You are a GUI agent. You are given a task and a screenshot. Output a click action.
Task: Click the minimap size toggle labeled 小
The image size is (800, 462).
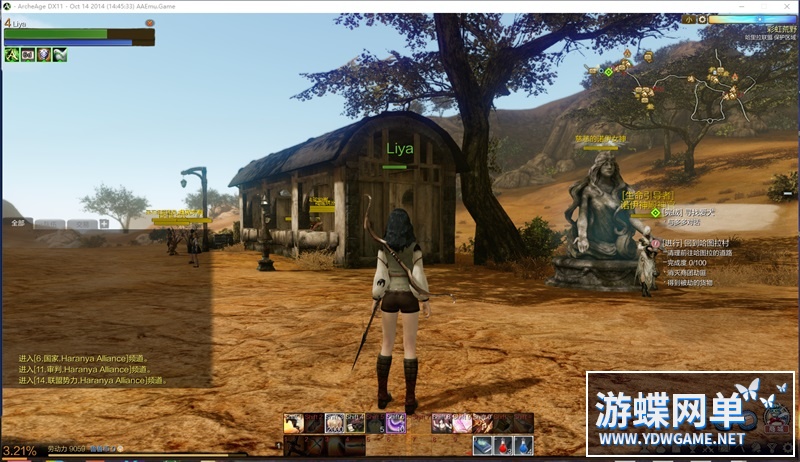(690, 19)
